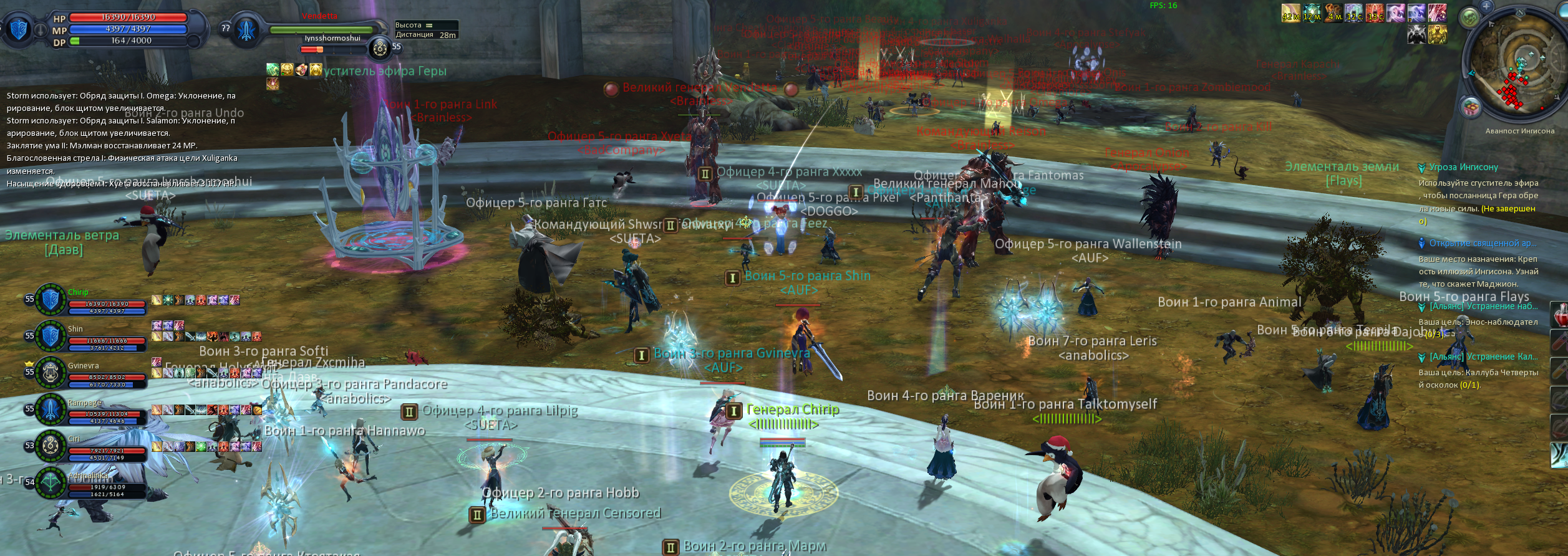Viewport: 1568px width, 556px height.
Task: Open the green skull button by minimap
Action: (1470, 18)
